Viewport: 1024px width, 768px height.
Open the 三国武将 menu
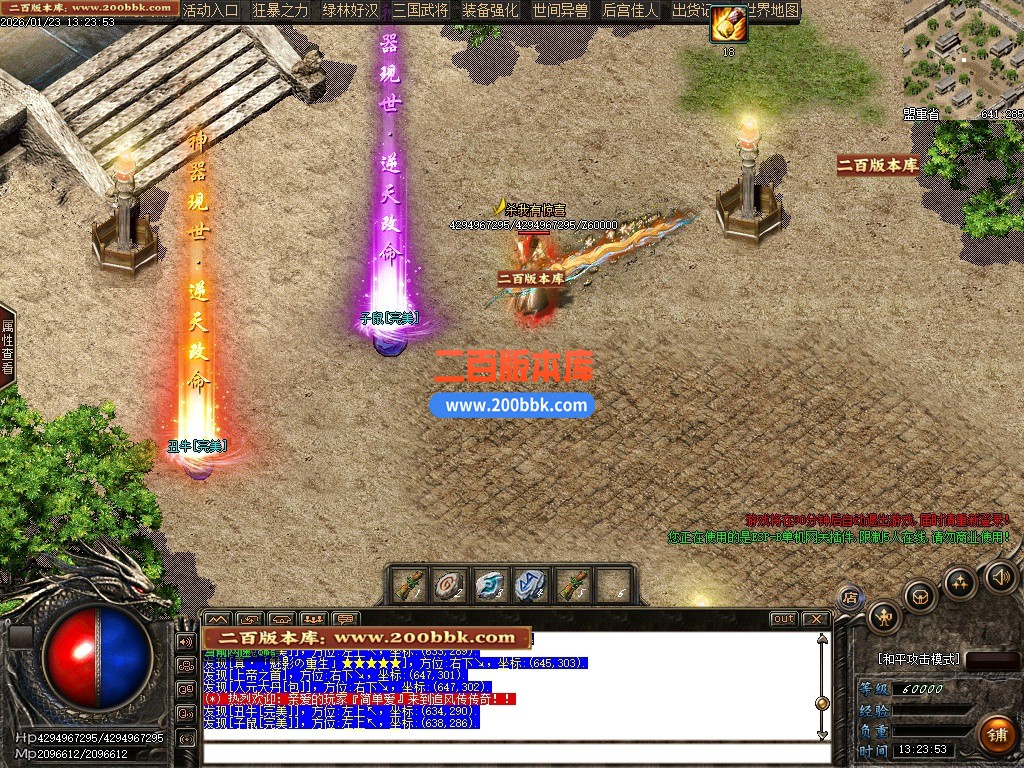click(421, 11)
